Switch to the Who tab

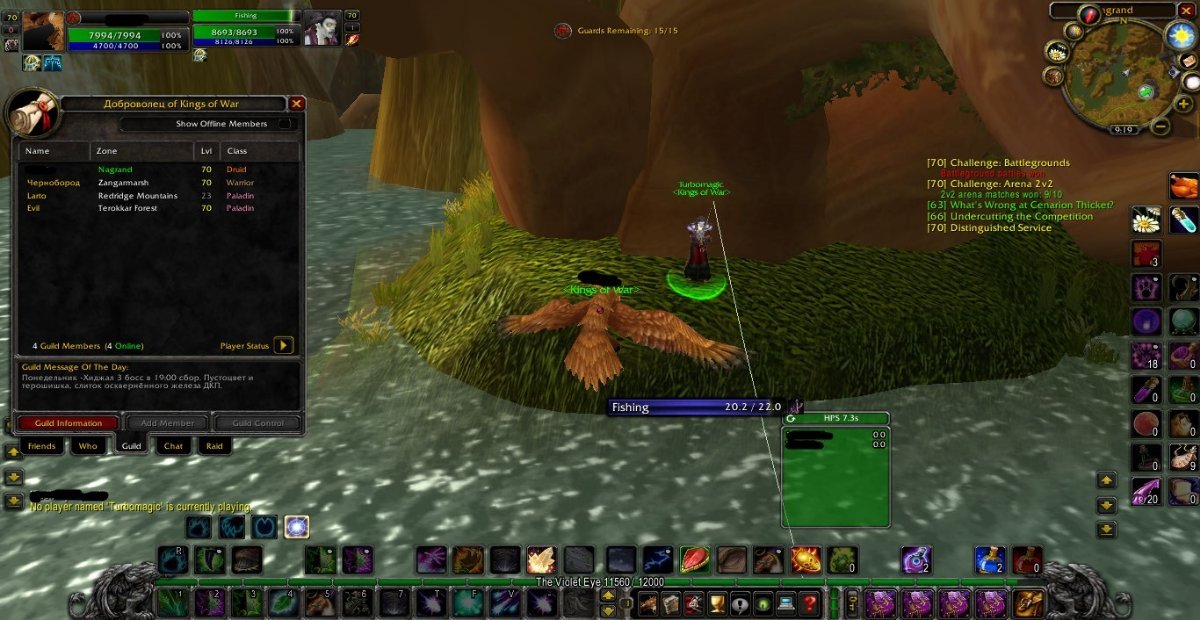[88, 446]
